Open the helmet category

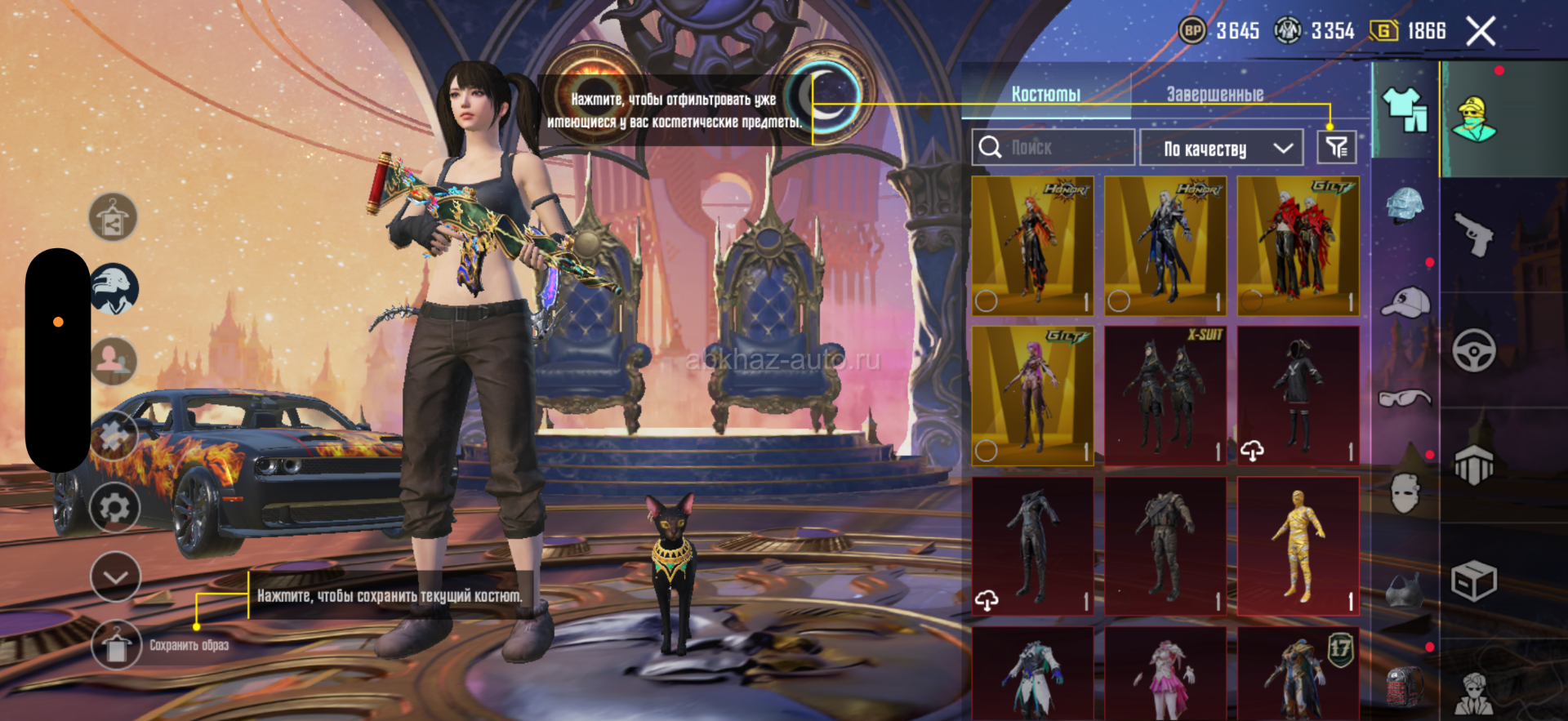coord(1405,204)
